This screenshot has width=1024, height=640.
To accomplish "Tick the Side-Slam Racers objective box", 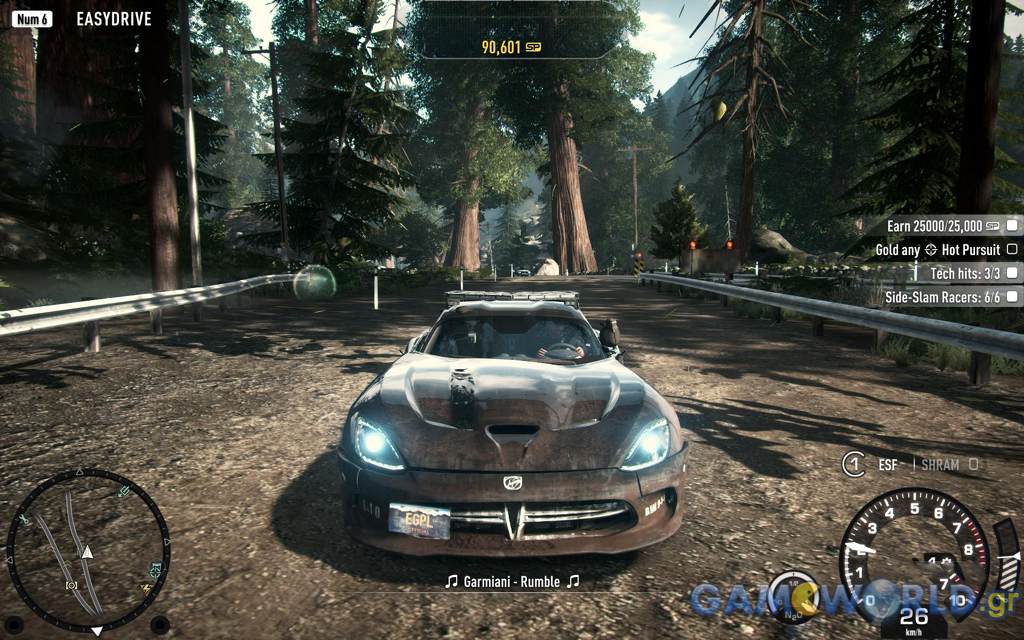I will (x=1012, y=296).
